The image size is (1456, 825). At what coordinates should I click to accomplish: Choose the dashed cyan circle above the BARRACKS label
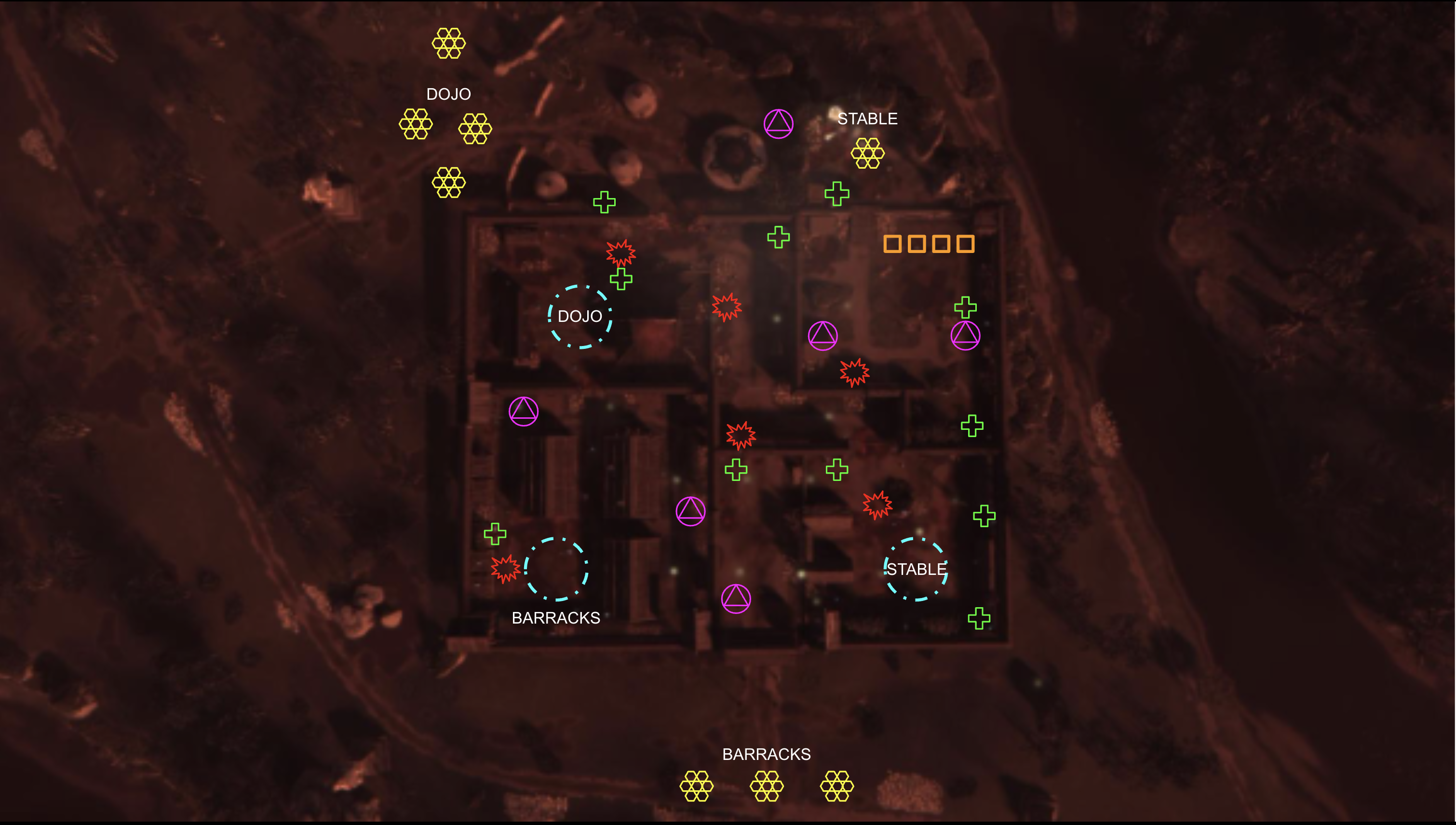556,569
